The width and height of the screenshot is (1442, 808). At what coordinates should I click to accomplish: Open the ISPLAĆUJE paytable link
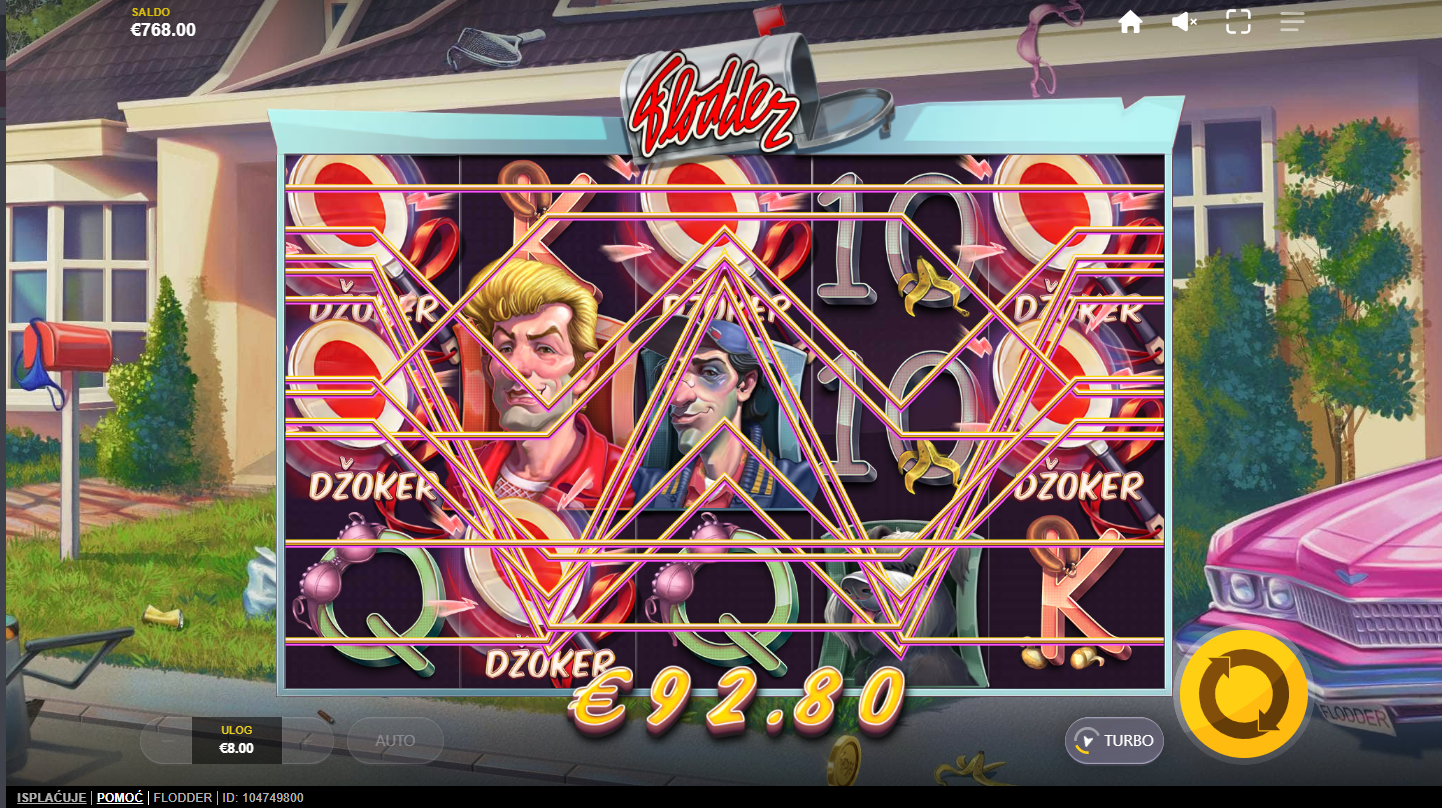tap(51, 798)
